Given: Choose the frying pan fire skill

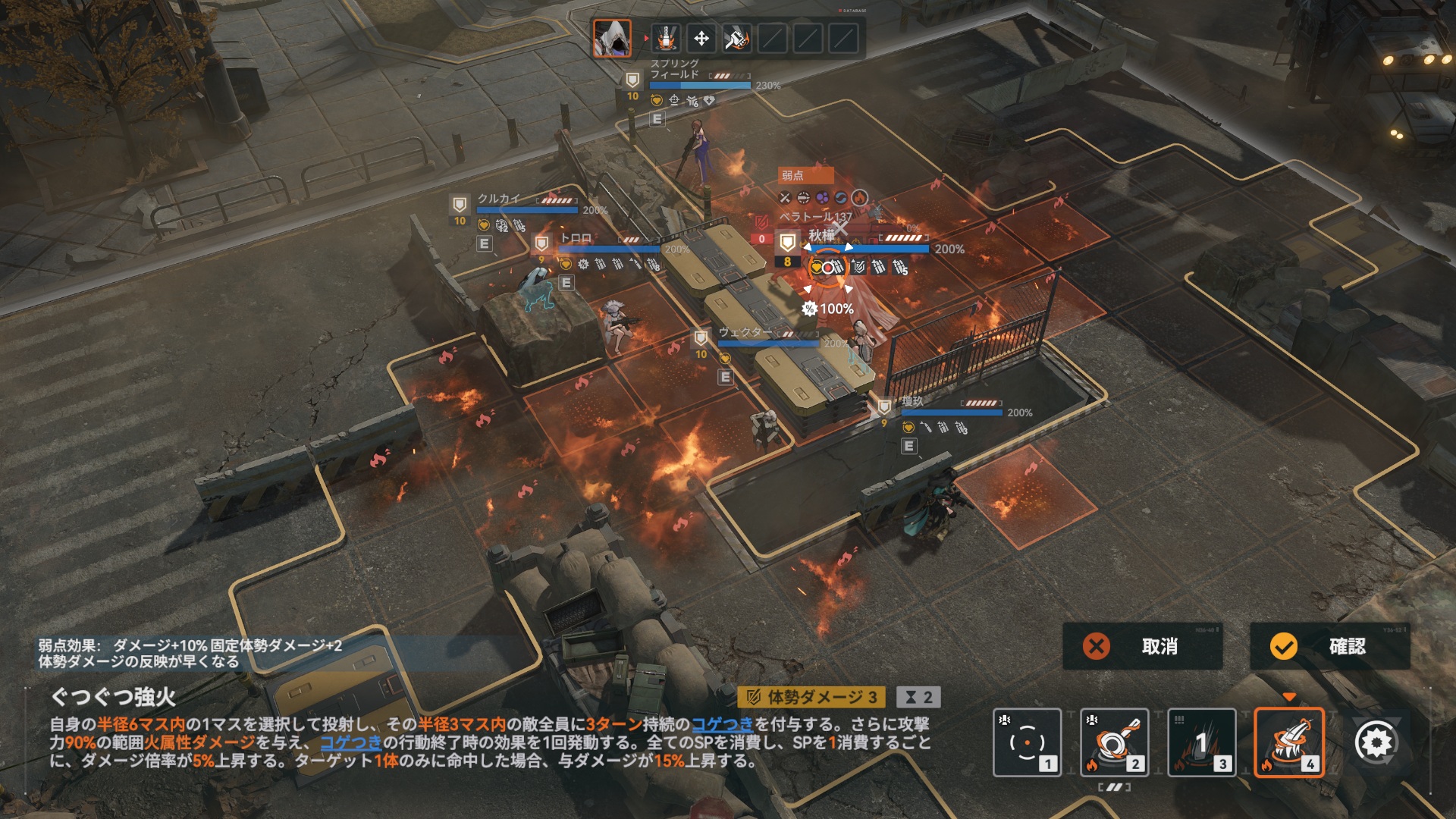Looking at the screenshot, I should pos(1114,742).
